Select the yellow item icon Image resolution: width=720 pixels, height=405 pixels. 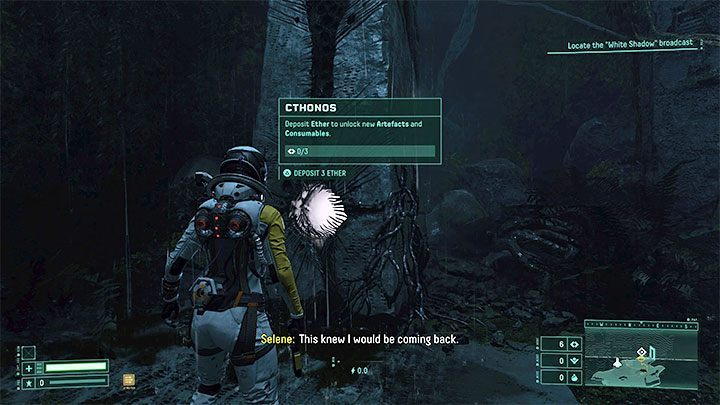point(128,380)
